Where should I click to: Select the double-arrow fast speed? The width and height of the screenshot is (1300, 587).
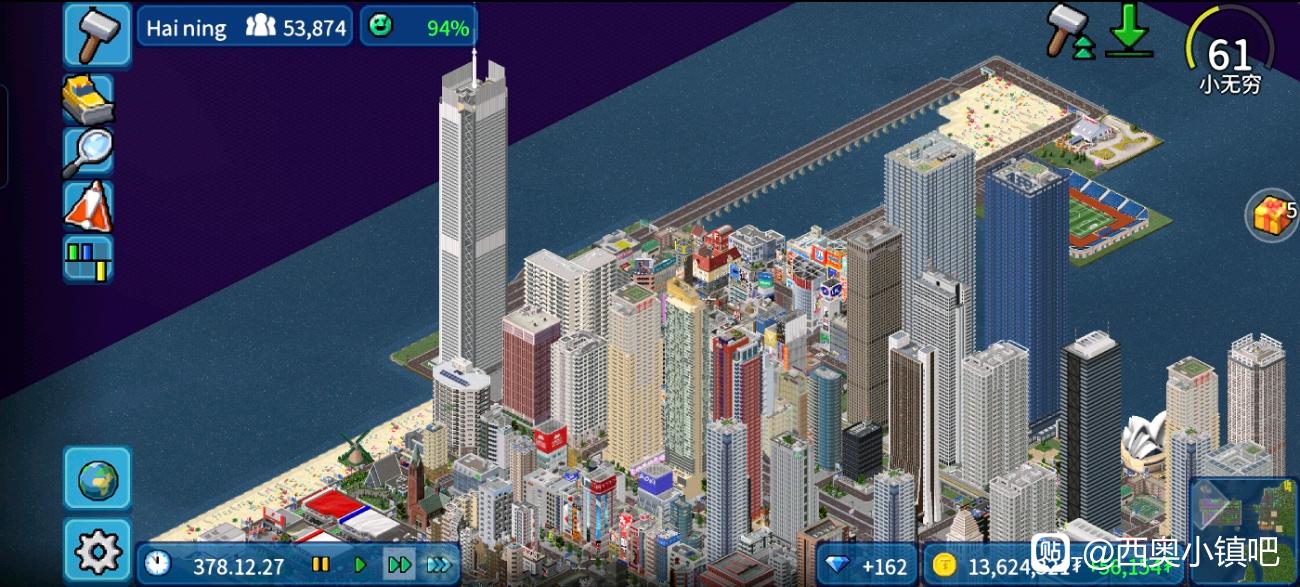click(x=399, y=565)
